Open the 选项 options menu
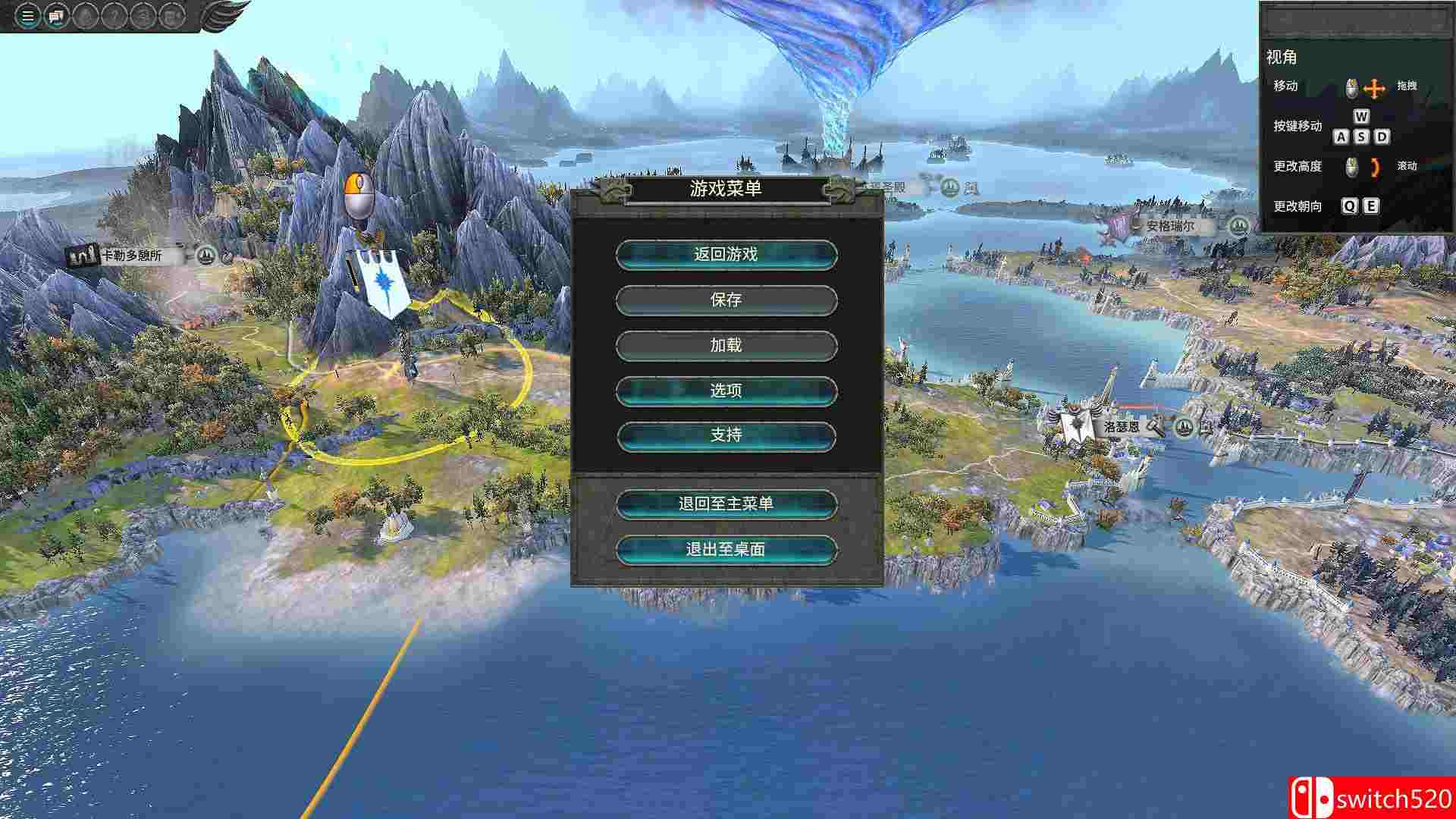 [726, 391]
